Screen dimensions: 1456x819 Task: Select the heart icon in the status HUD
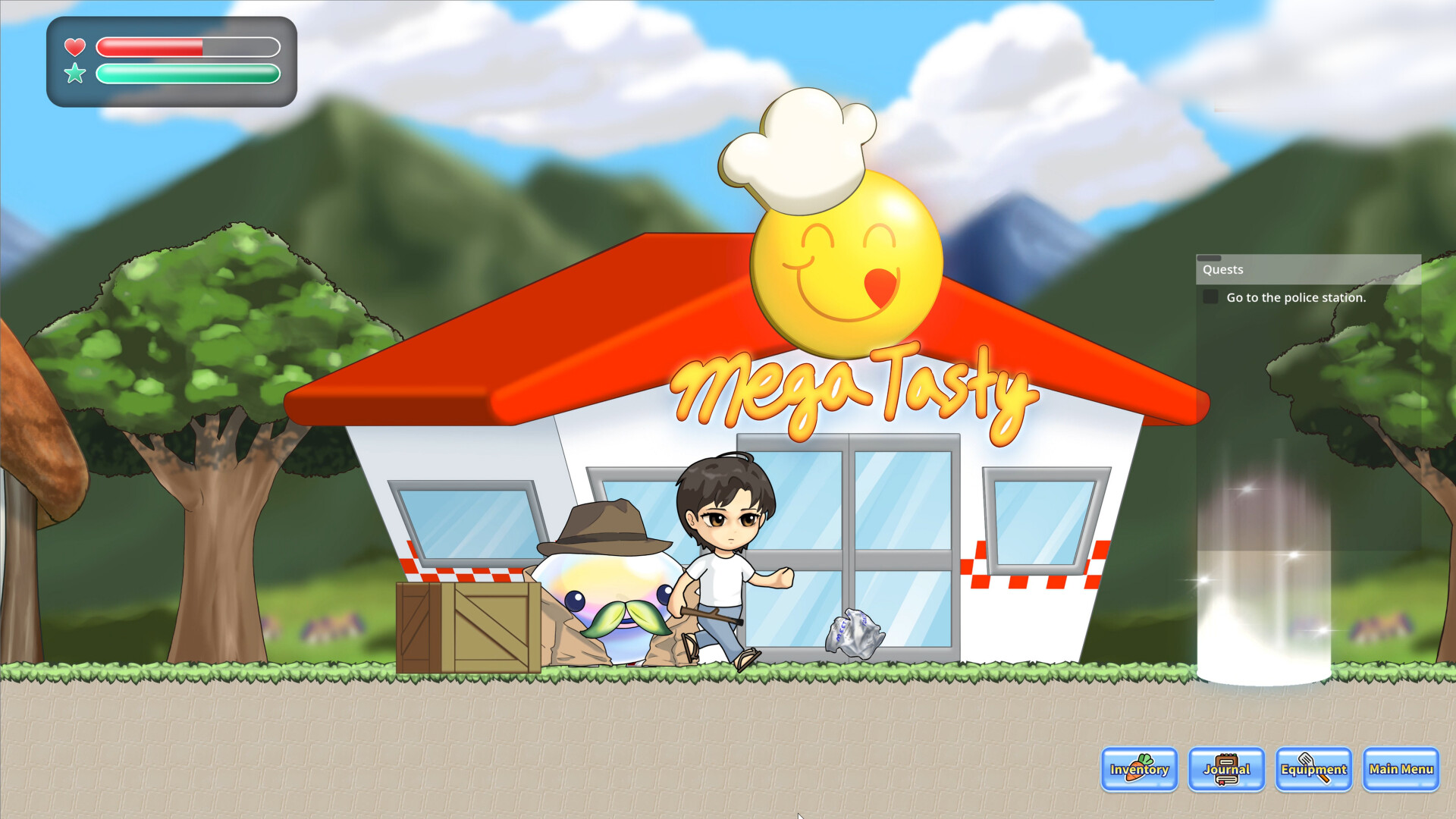click(x=75, y=45)
